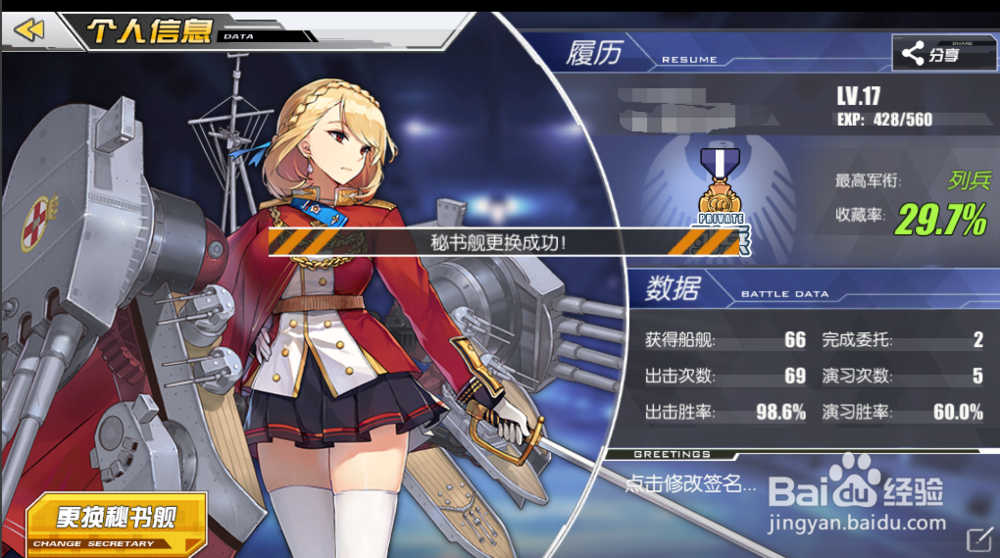1000x558 pixels.
Task: Edit the signature text 点击修改签名
Action: (x=690, y=485)
